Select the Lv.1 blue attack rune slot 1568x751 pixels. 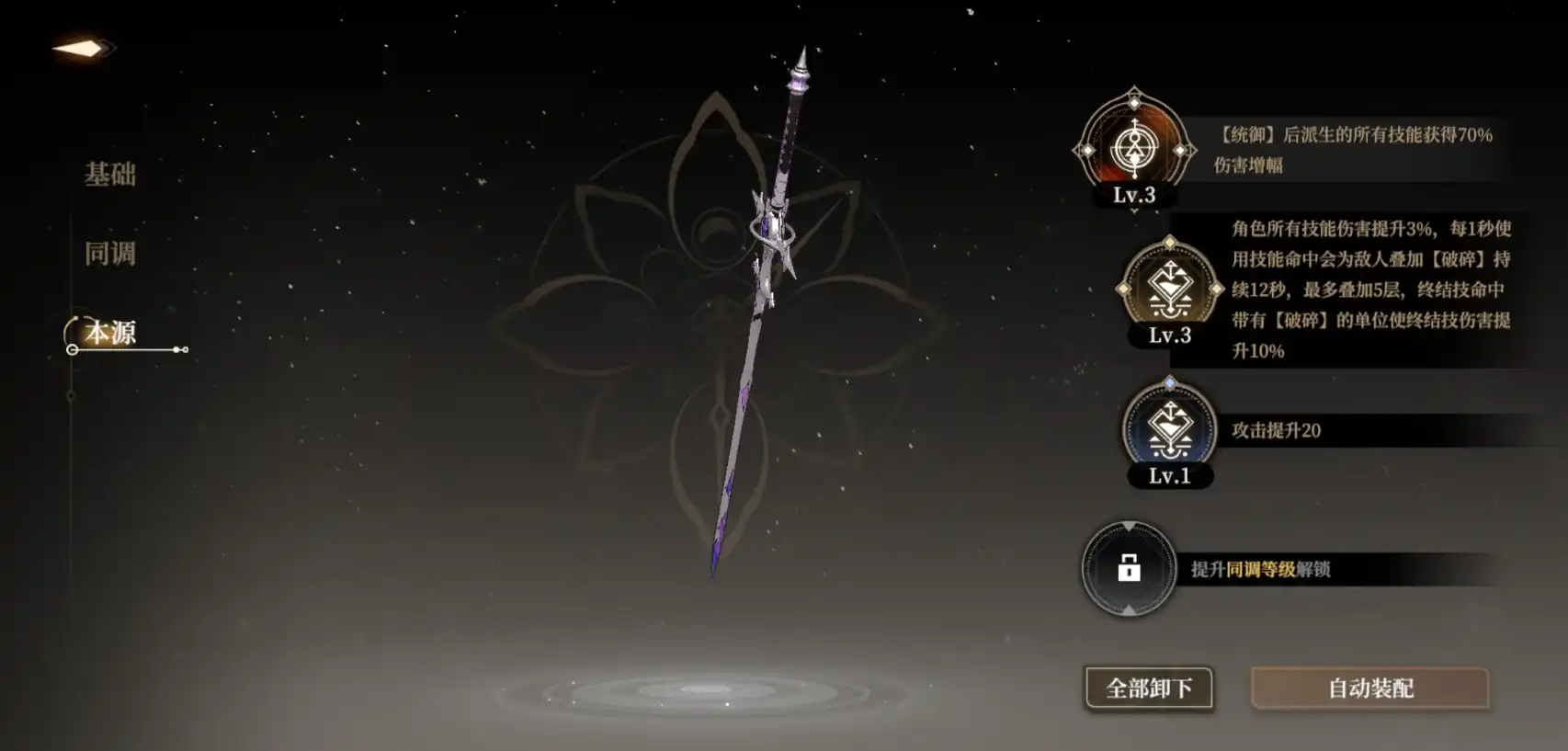point(1169,428)
